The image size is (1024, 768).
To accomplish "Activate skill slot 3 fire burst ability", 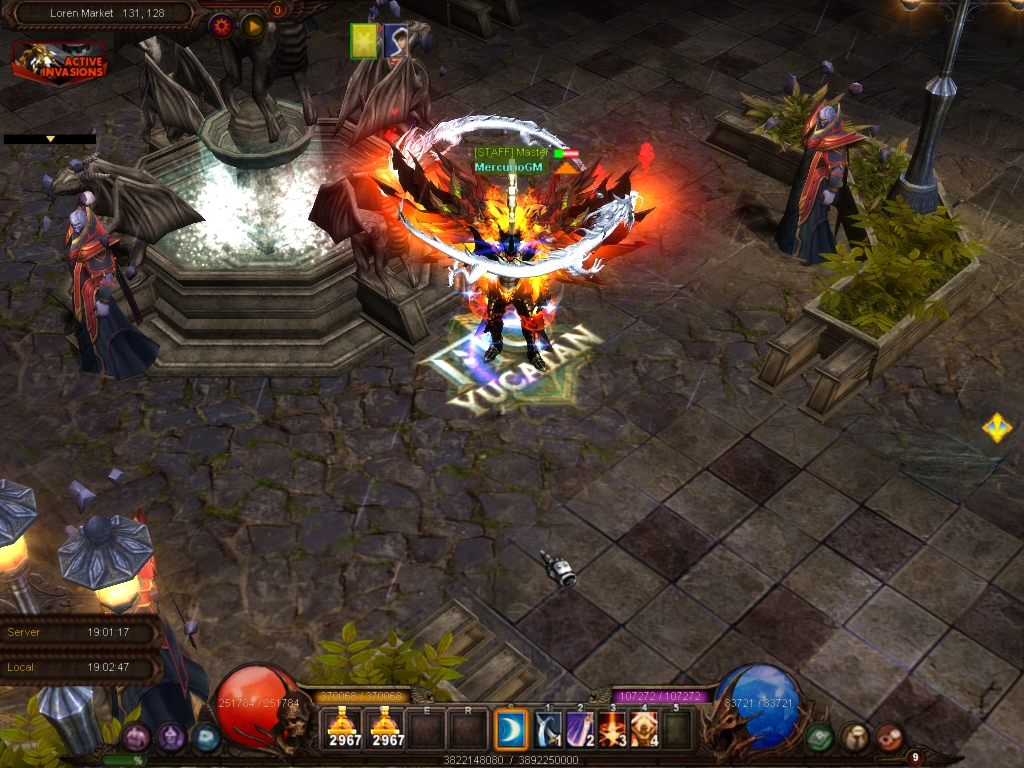I will (614, 729).
